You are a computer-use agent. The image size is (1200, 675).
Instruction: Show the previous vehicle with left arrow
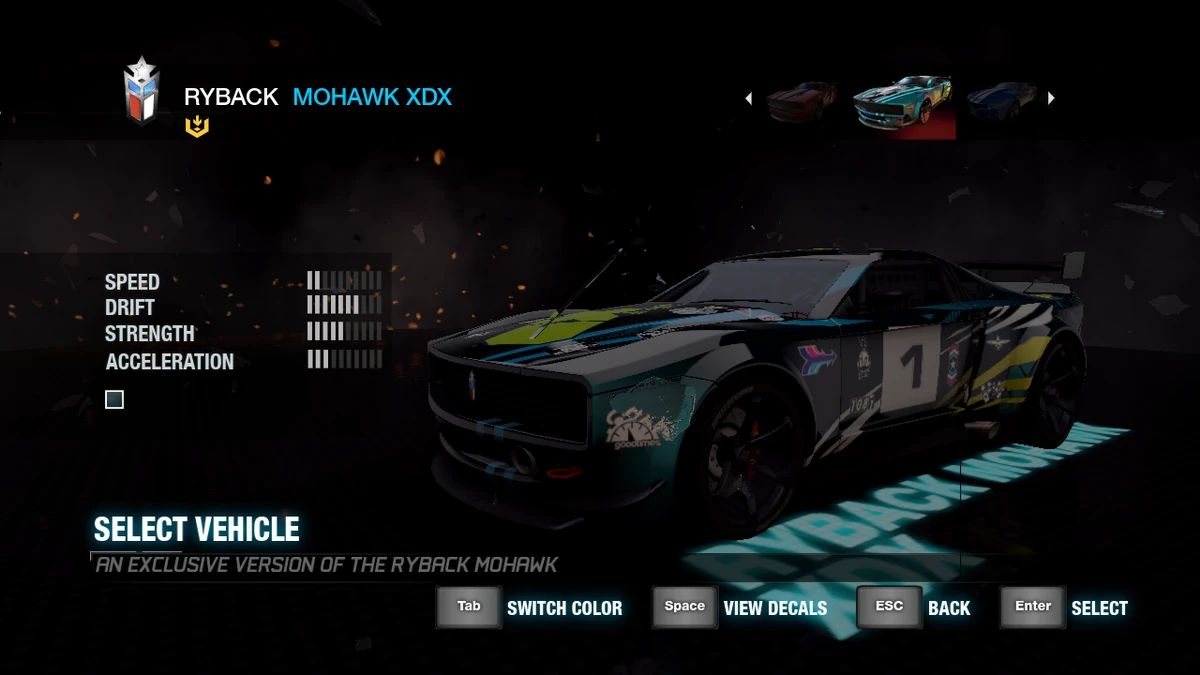click(x=749, y=98)
